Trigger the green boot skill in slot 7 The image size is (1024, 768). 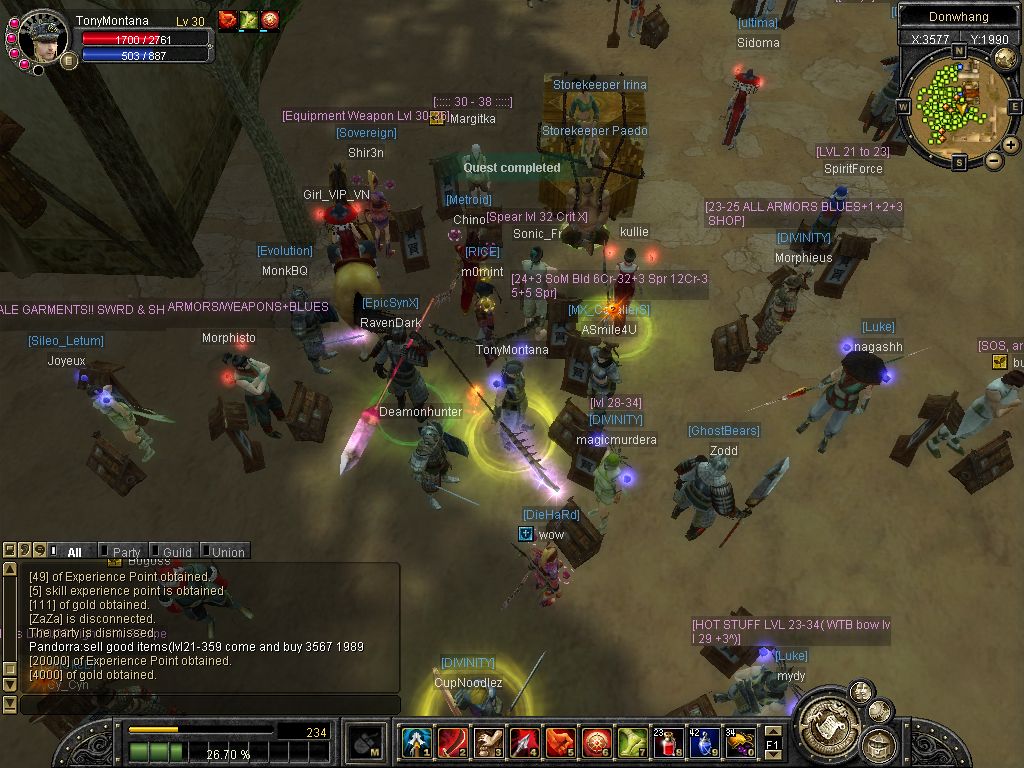coord(633,743)
